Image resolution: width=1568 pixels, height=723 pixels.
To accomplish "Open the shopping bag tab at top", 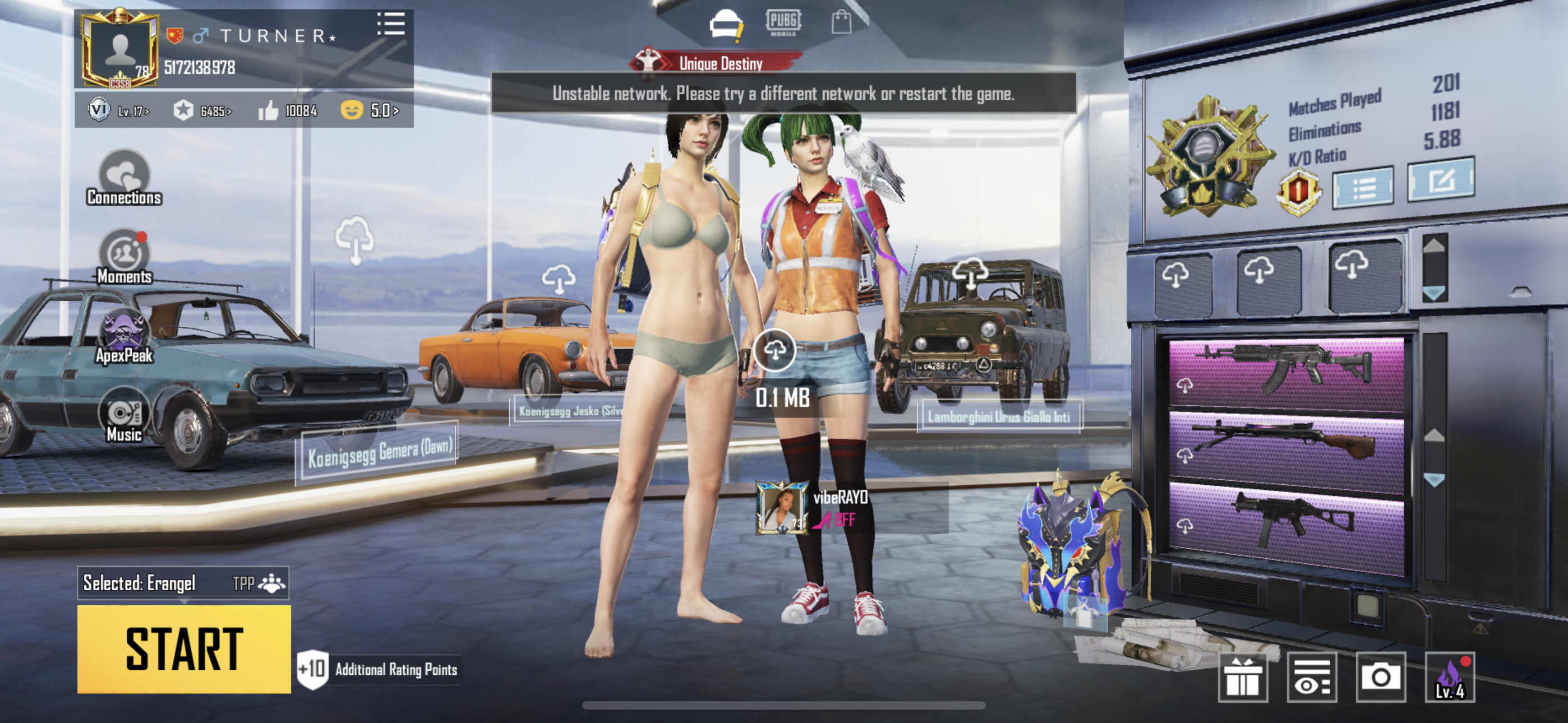I will pos(841,22).
